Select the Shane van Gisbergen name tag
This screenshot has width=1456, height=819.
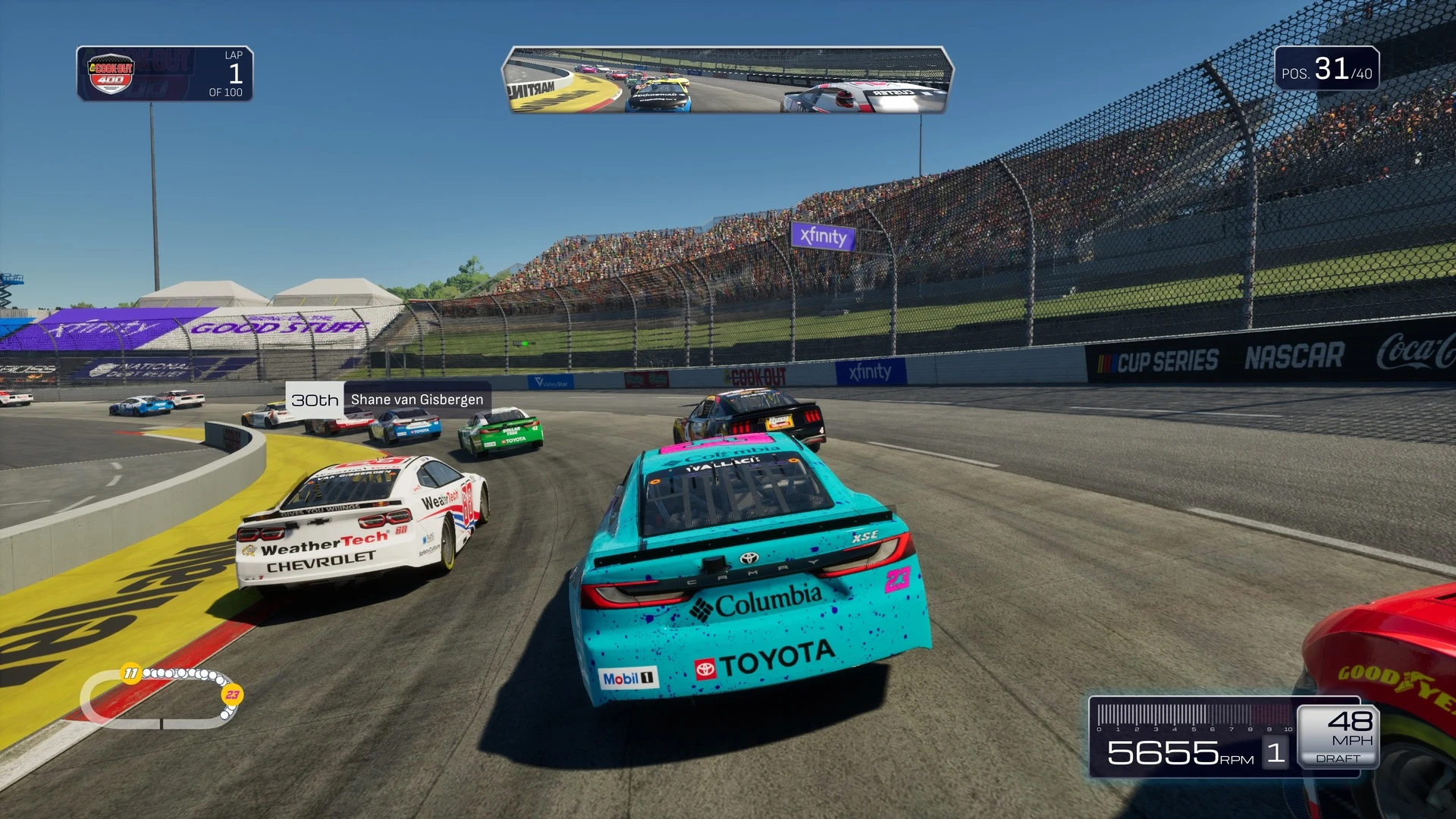[x=416, y=400]
